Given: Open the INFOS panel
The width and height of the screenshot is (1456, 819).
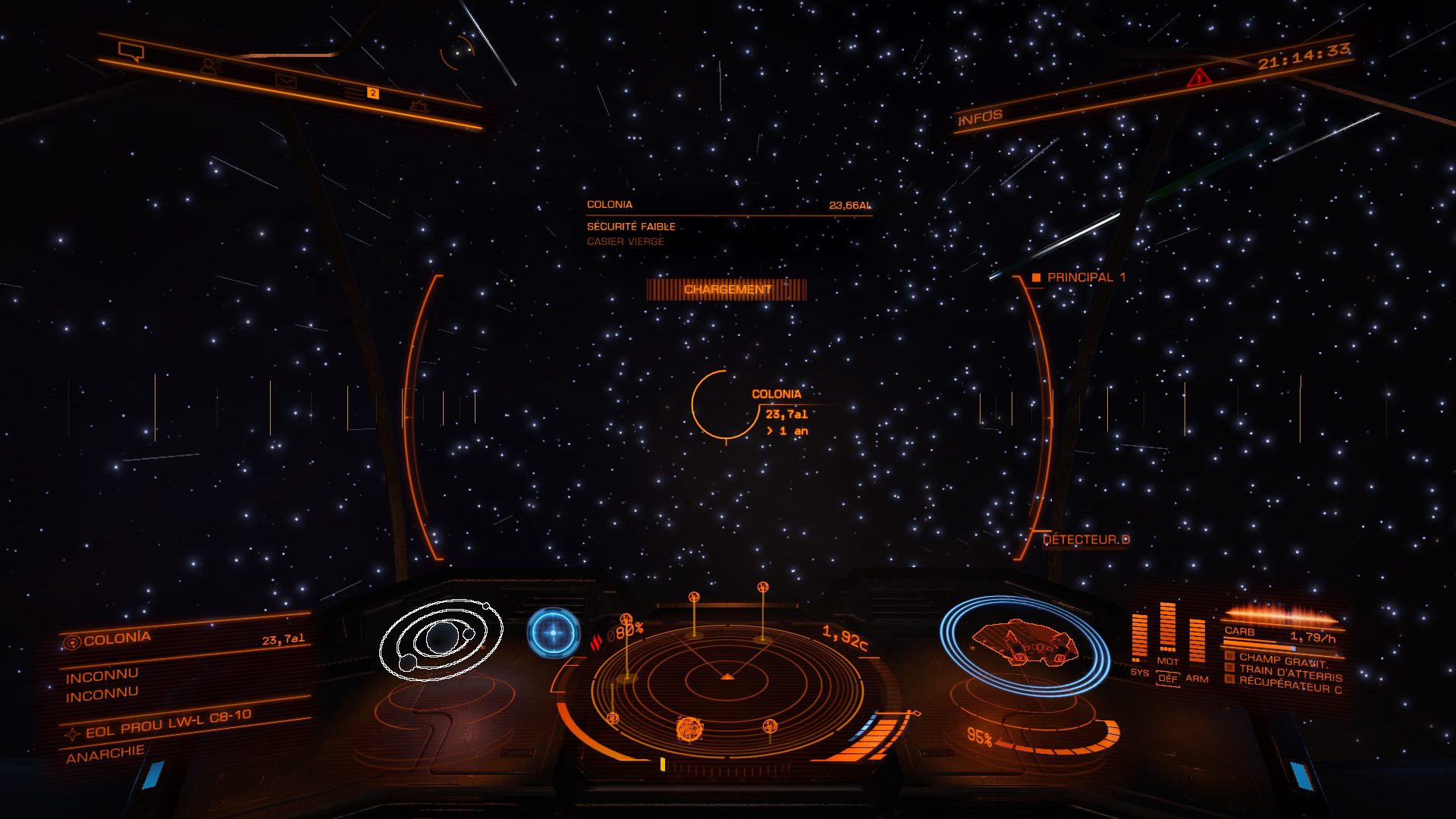Looking at the screenshot, I should point(980,118).
